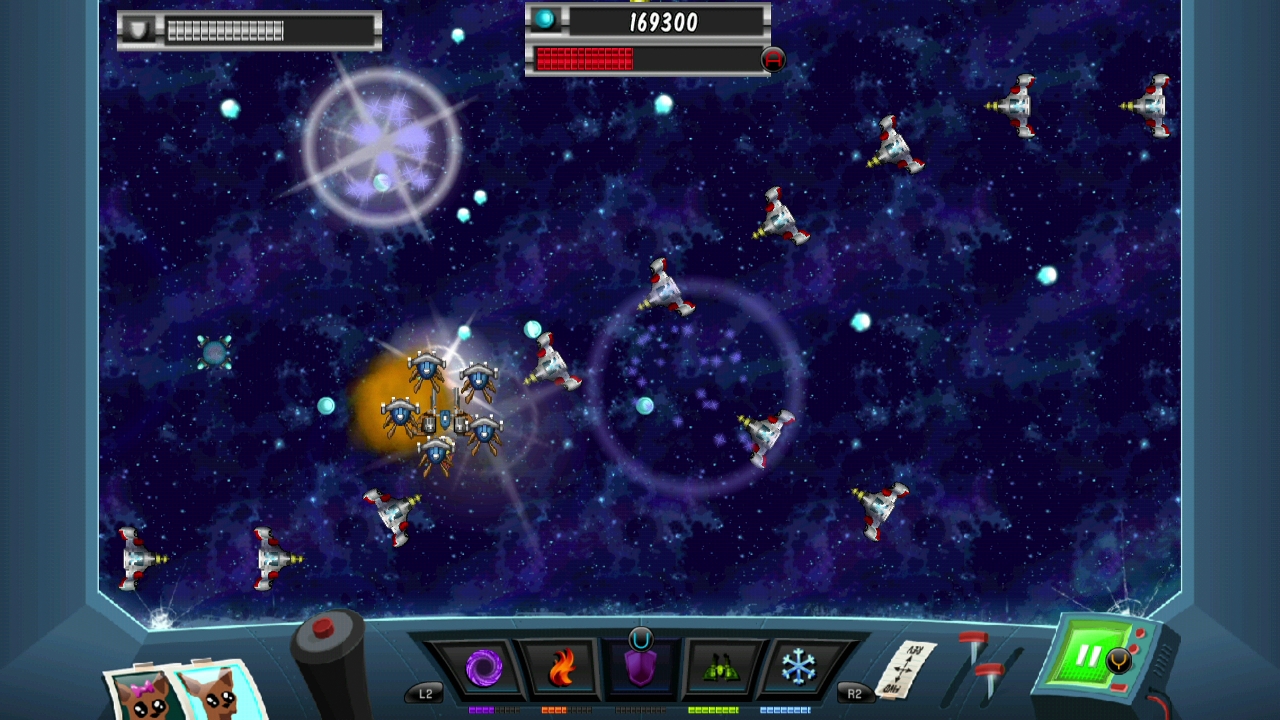The image size is (1280, 720).
Task: Activate the green ship ability
Action: coord(719,667)
